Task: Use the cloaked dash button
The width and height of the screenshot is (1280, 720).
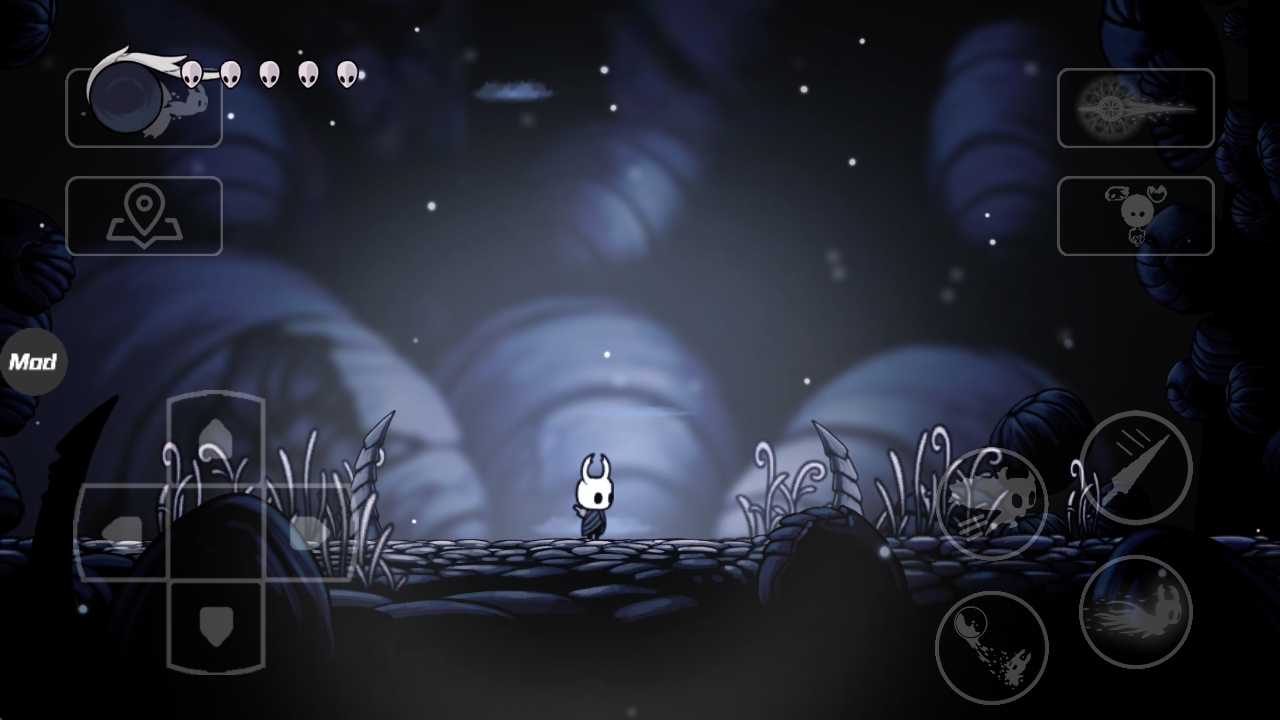Action: (992, 503)
